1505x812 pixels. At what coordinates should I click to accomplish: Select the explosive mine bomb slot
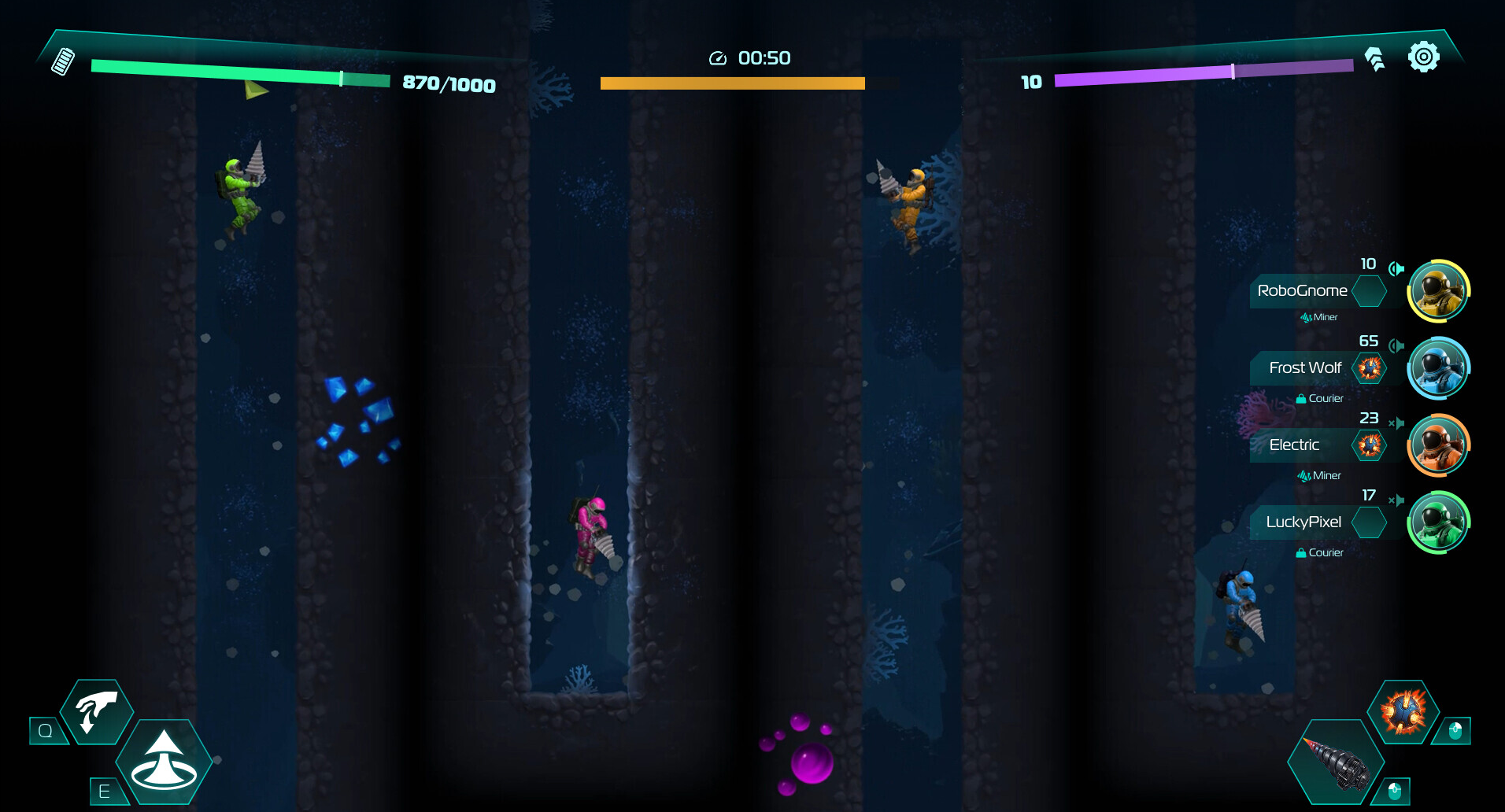(1403, 711)
